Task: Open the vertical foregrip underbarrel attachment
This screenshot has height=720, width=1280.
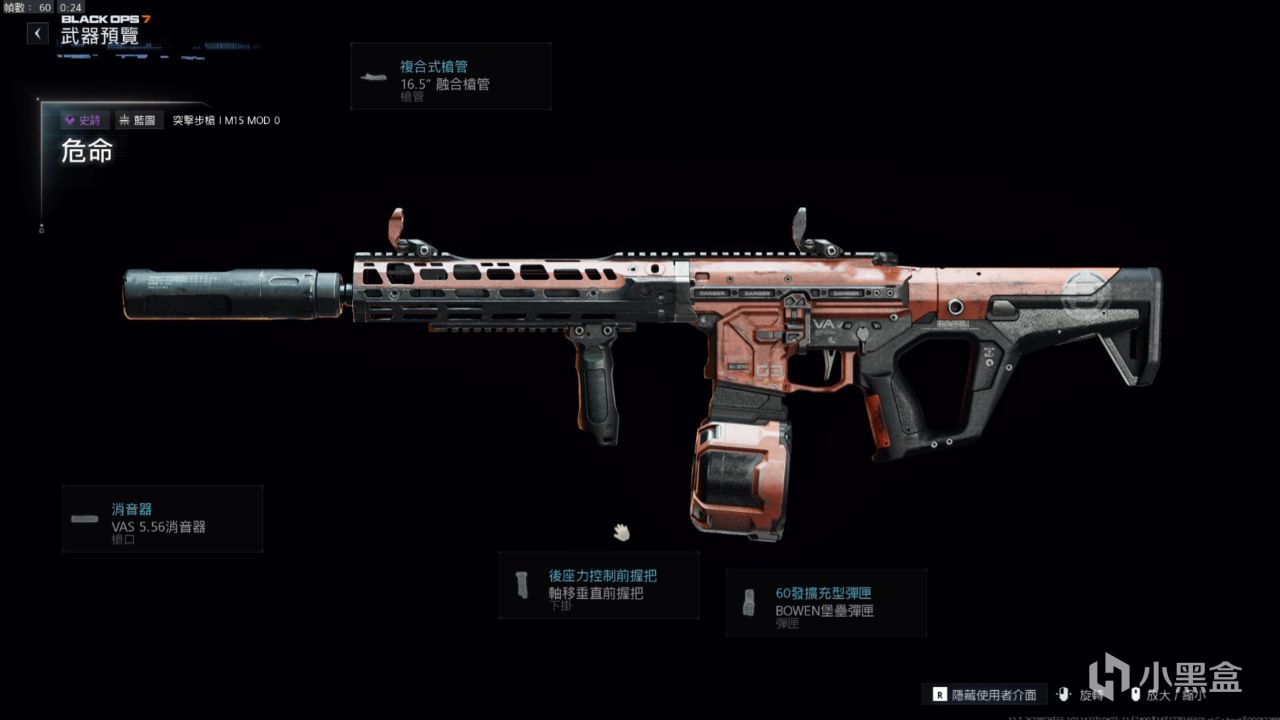Action: click(598, 585)
